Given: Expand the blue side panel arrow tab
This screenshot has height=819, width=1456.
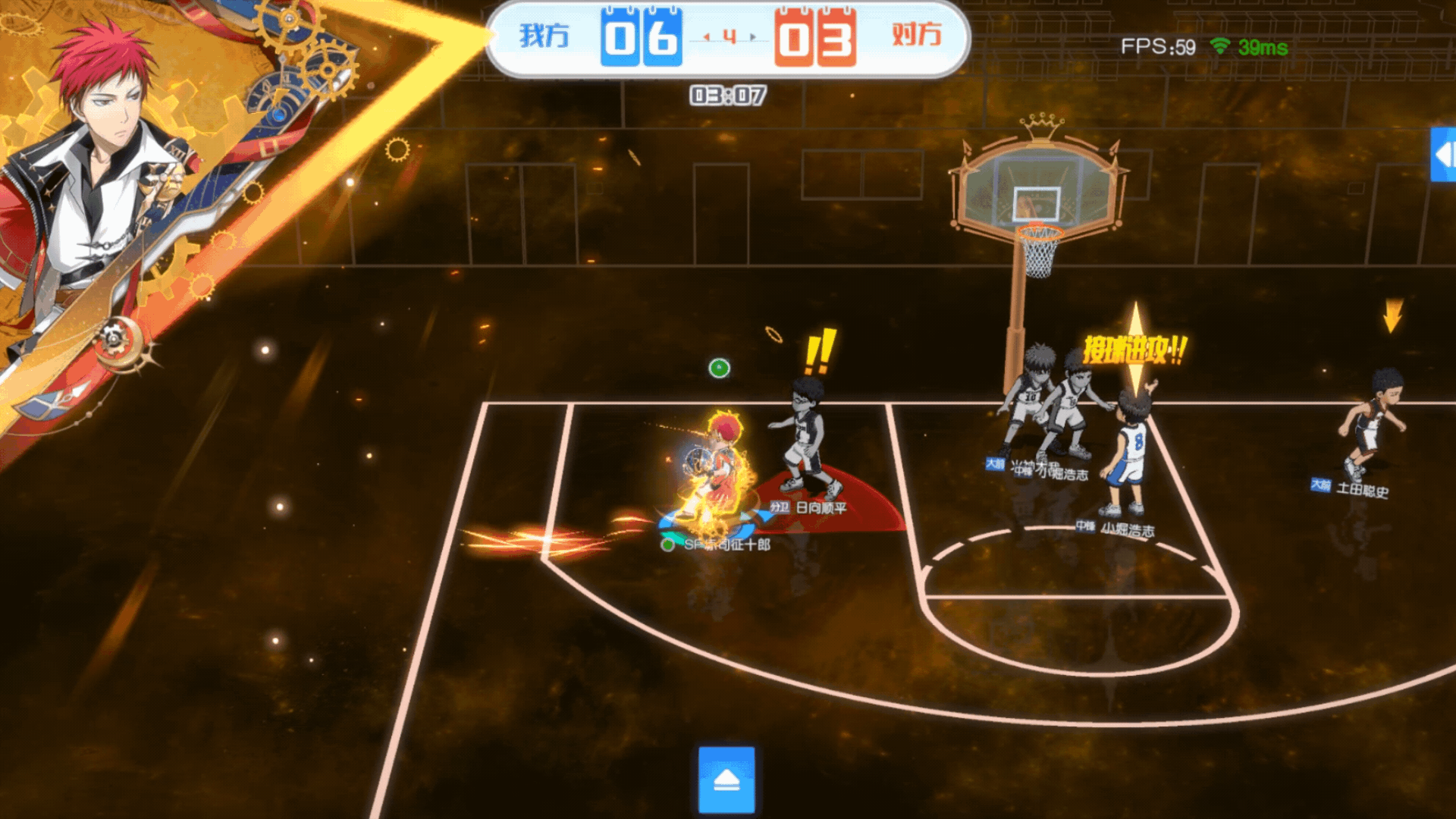Looking at the screenshot, I should click(x=1443, y=155).
